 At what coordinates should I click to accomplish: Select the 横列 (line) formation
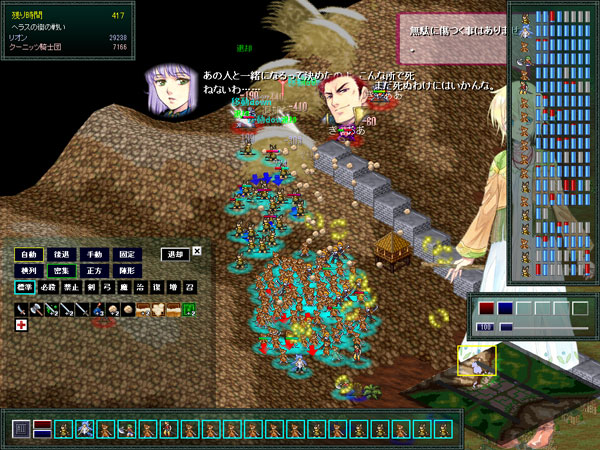pyautogui.click(x=30, y=270)
